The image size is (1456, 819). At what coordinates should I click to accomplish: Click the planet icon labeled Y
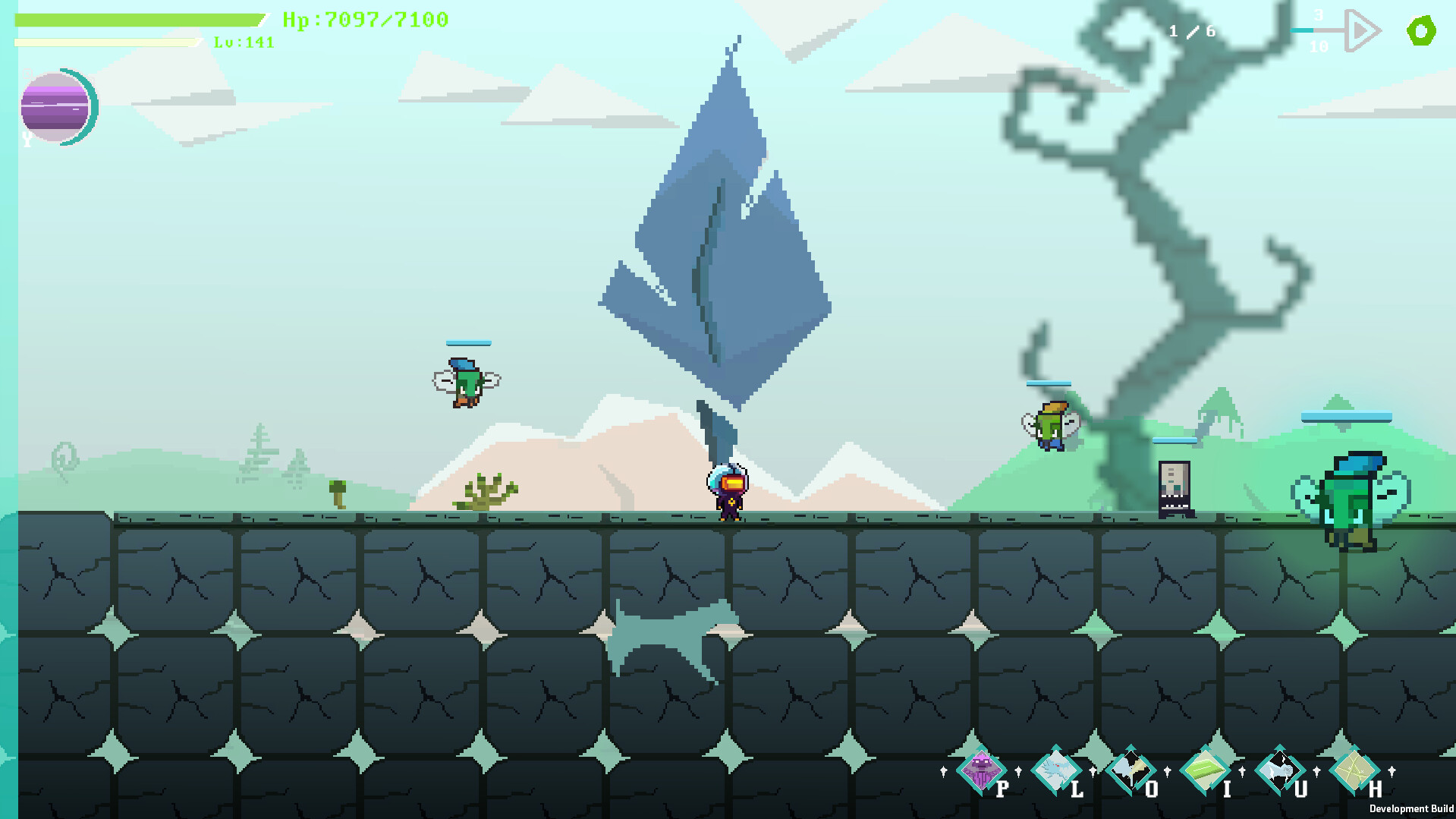pyautogui.click(x=58, y=107)
